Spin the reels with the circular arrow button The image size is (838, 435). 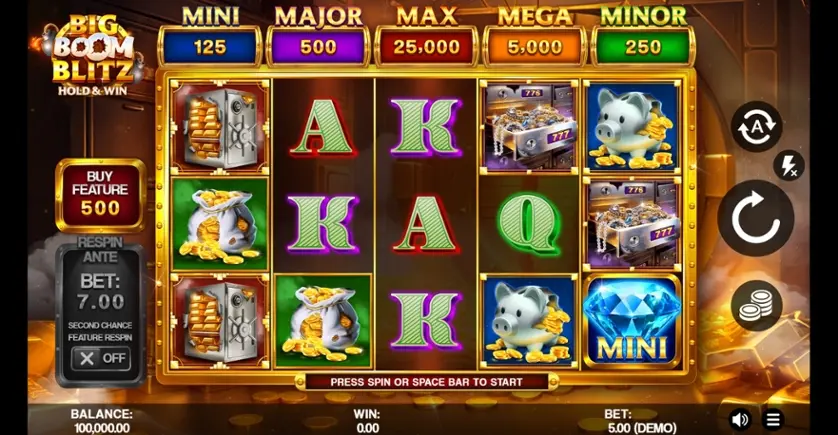755,218
